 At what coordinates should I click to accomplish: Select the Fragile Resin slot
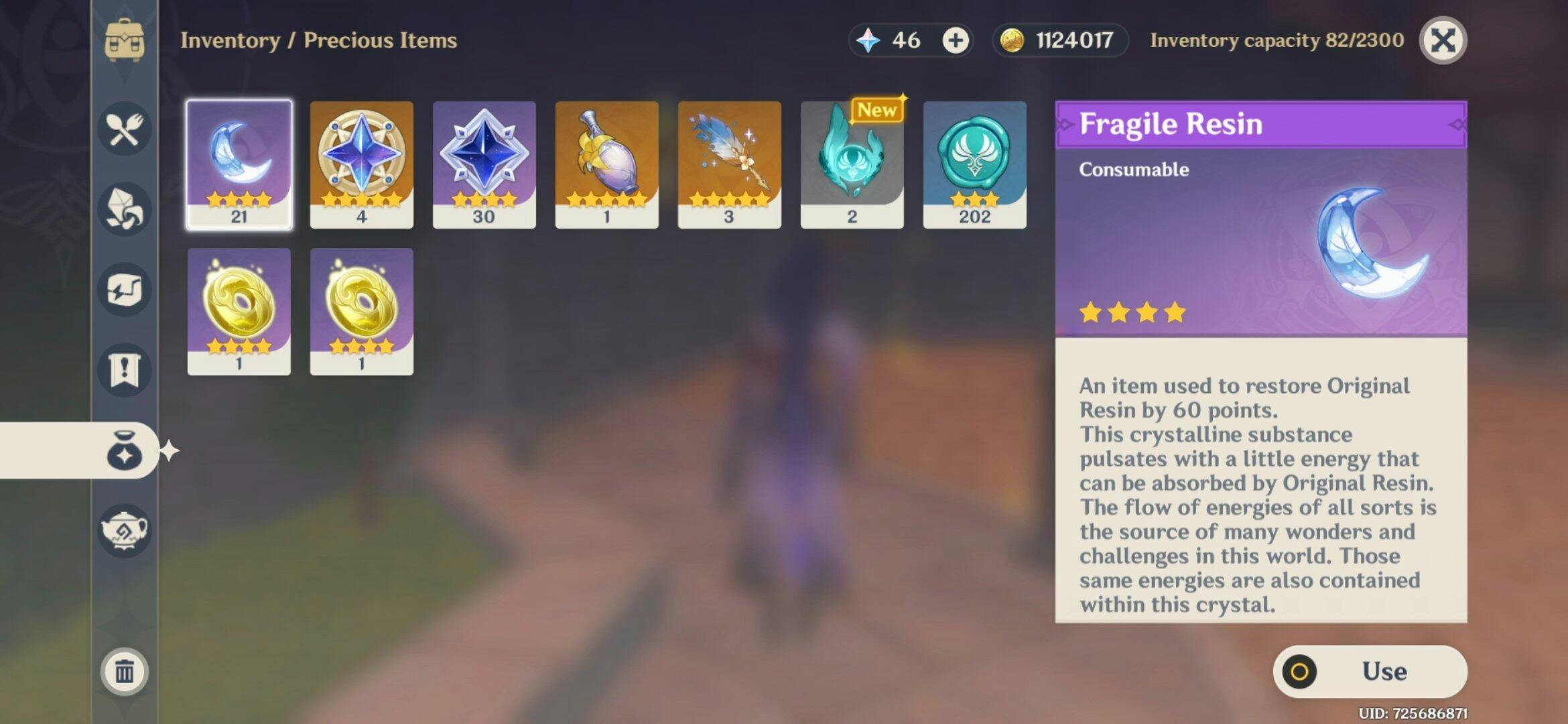239,164
